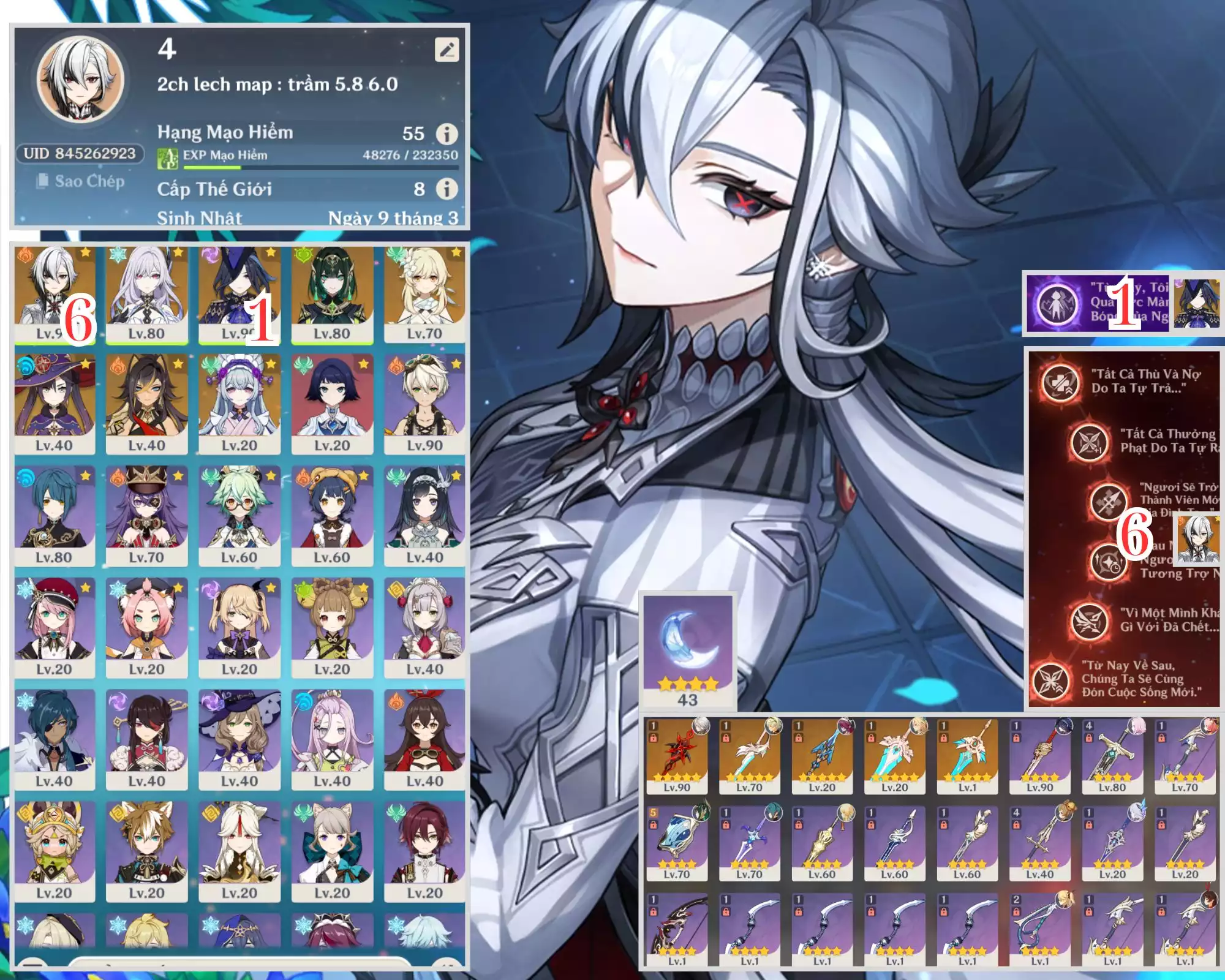This screenshot has height=980, width=1225.
Task: Choose the refinement 5 catalyst Lv.70 slot
Action: click(x=677, y=843)
